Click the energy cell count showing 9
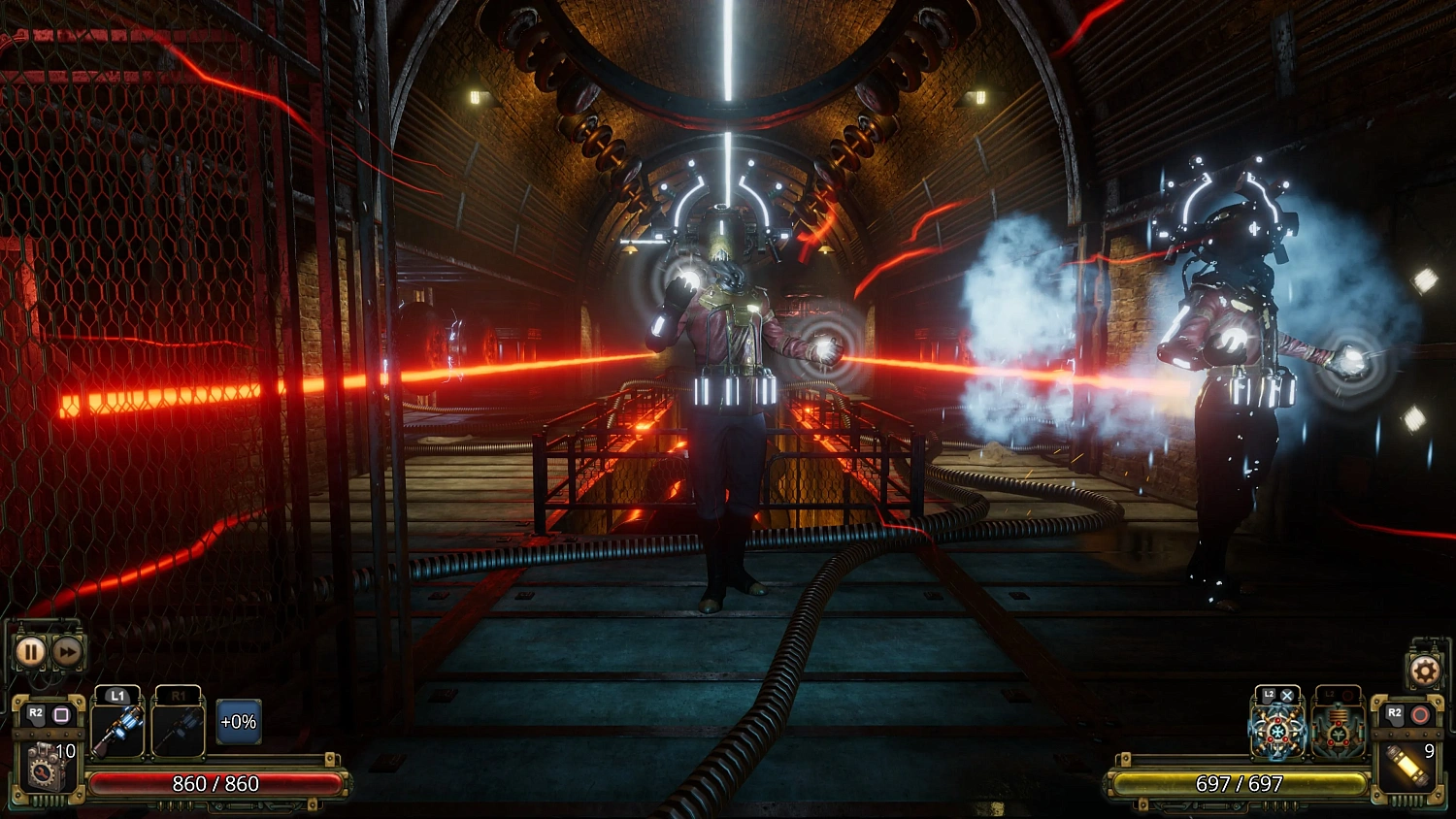 (1429, 750)
